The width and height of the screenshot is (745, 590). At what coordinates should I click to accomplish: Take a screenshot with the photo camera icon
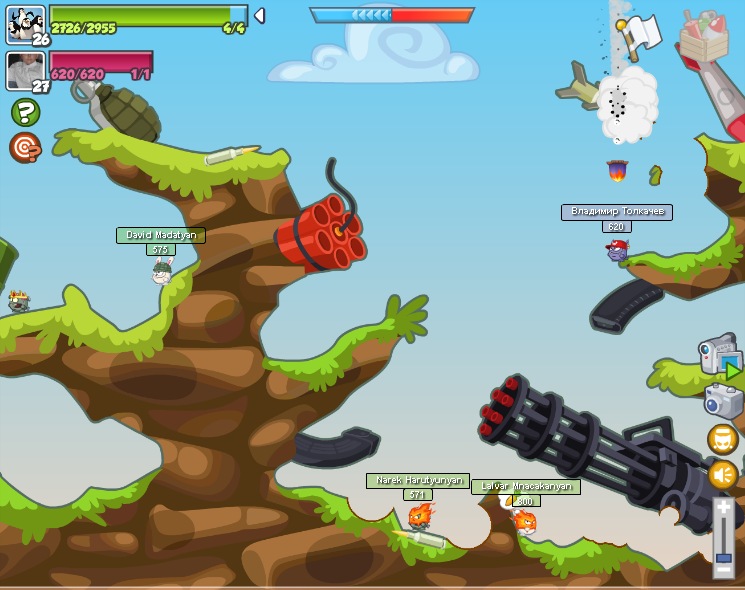coord(722,401)
